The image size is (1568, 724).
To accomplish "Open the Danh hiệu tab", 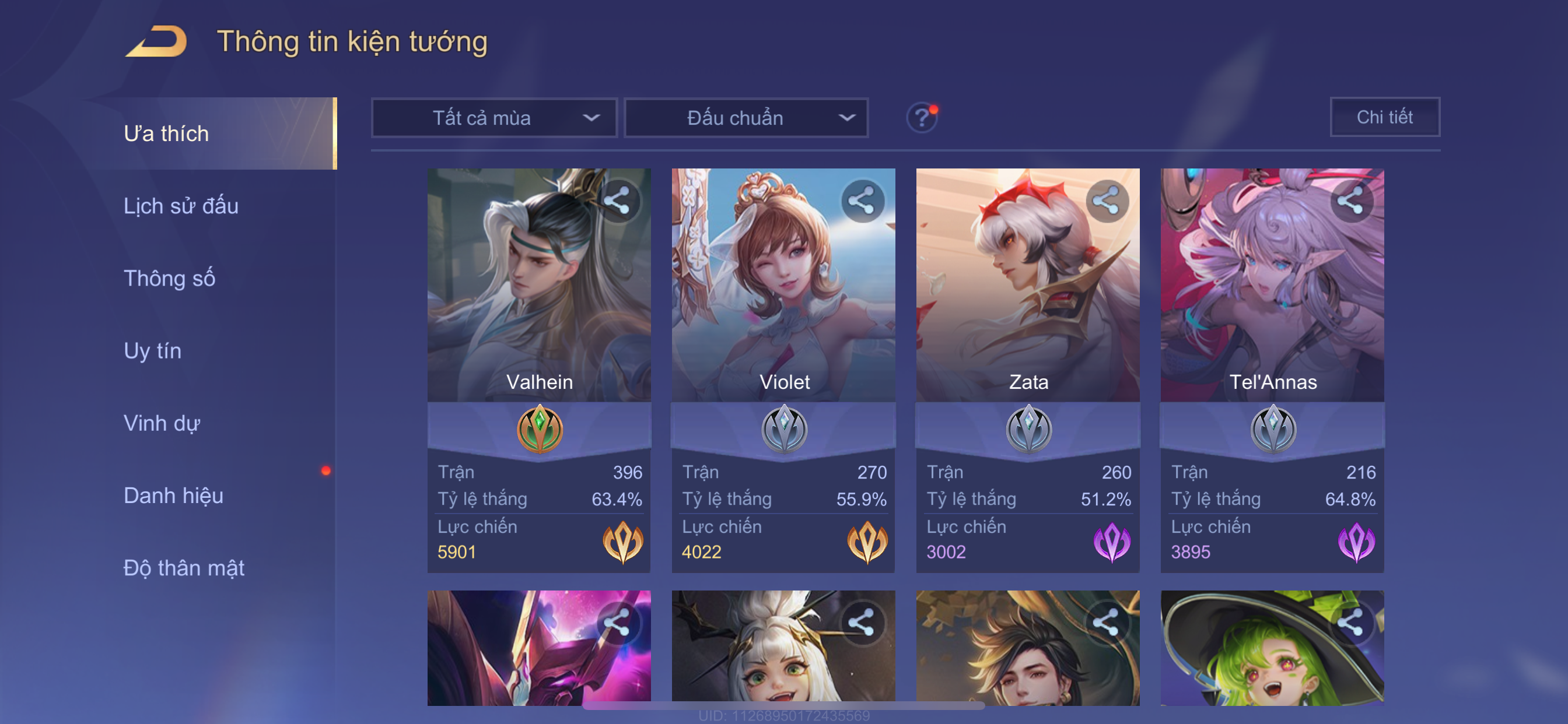I will (173, 496).
